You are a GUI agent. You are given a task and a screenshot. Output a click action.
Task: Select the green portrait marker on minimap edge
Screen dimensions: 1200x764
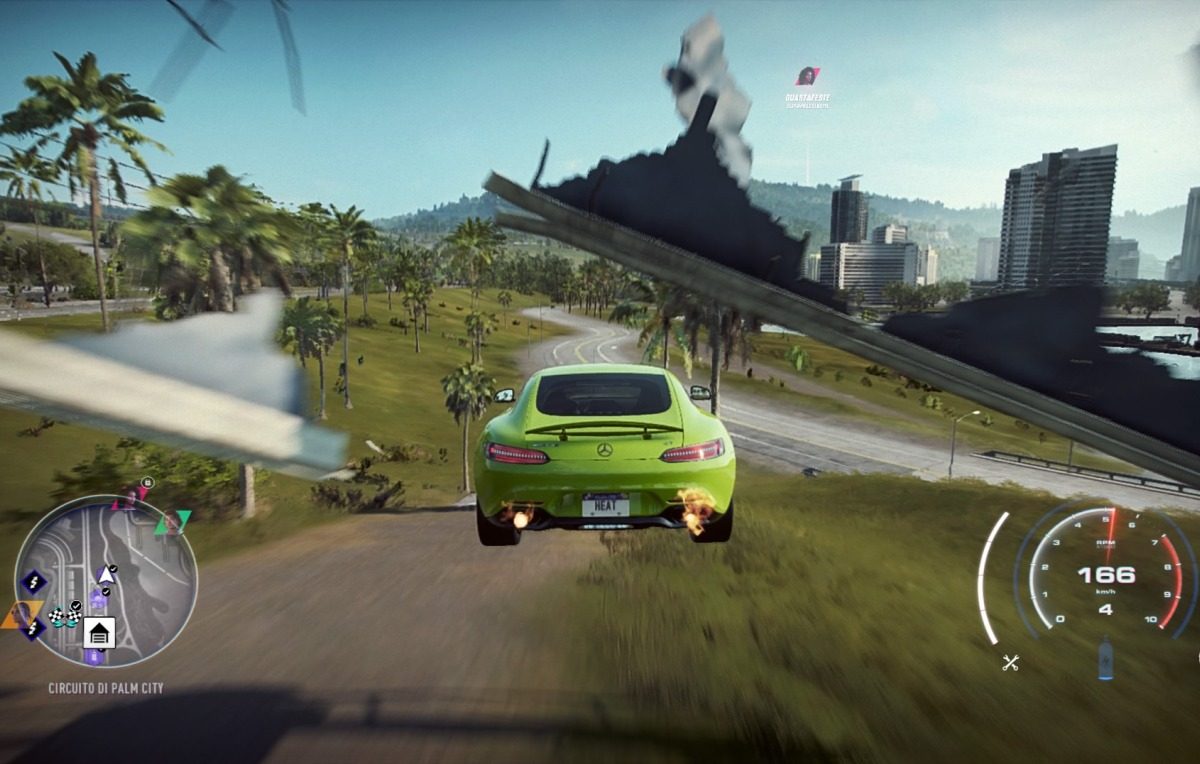(x=171, y=522)
